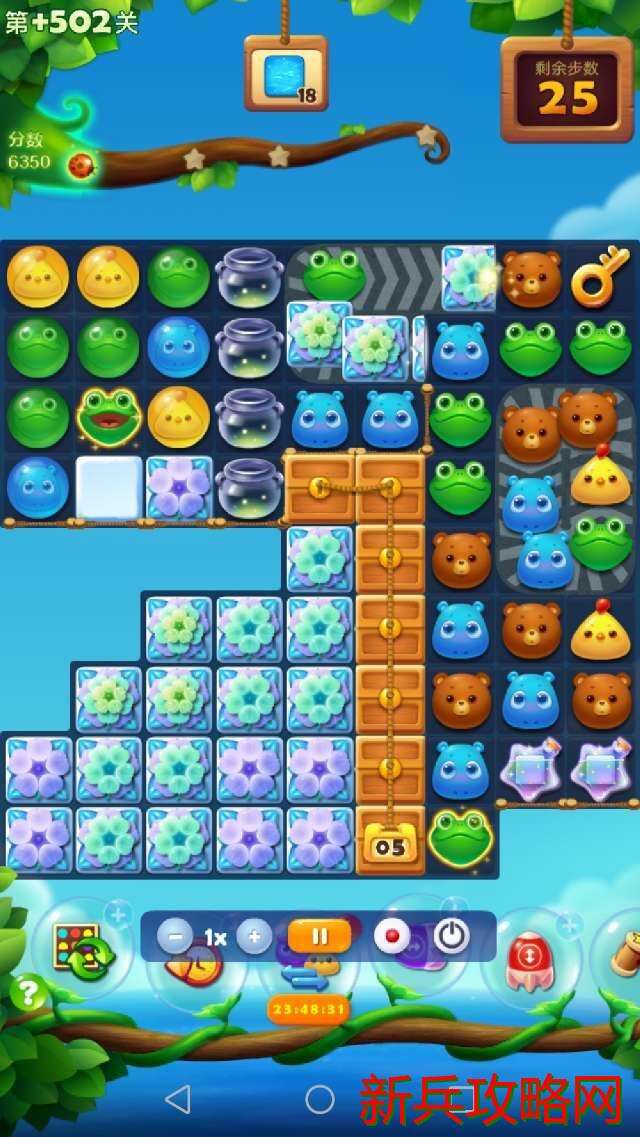
Task: Select the crowned frog tile with tongue
Action: click(109, 418)
